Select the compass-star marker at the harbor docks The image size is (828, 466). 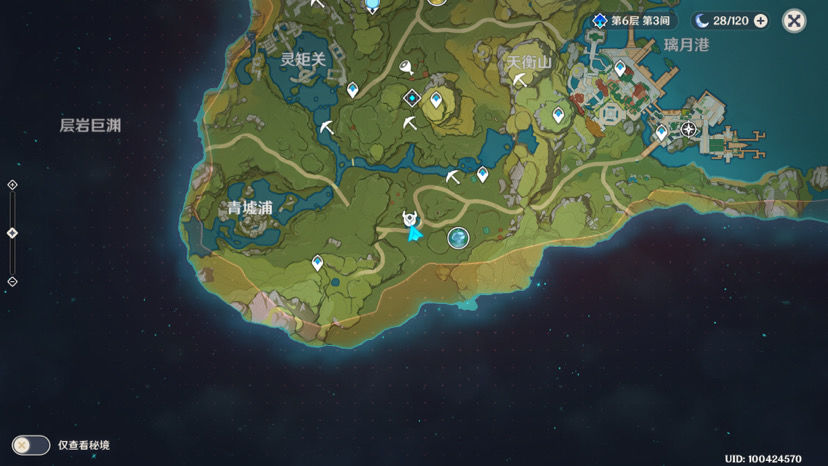(688, 129)
